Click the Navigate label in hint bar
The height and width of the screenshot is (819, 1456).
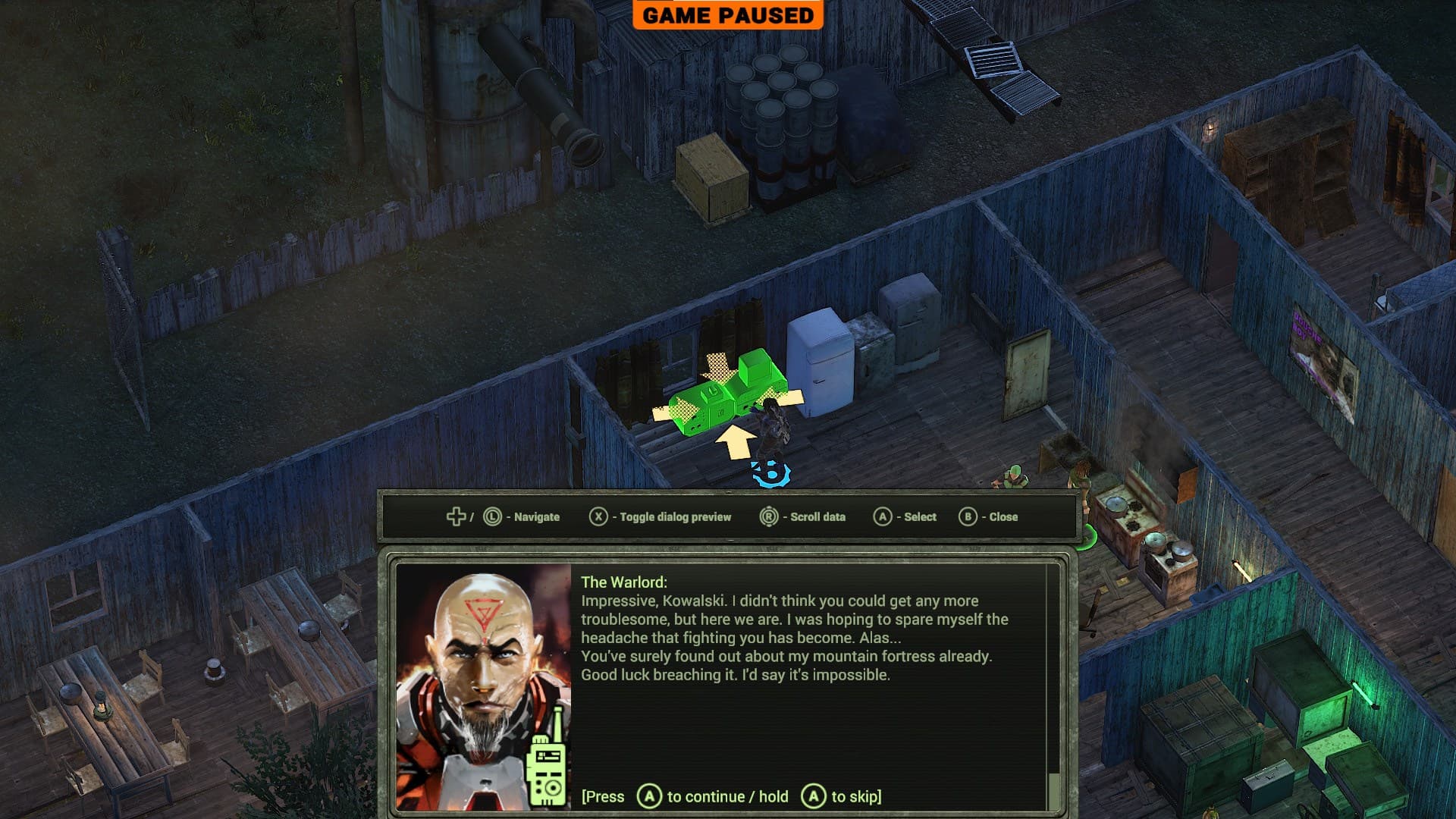535,516
